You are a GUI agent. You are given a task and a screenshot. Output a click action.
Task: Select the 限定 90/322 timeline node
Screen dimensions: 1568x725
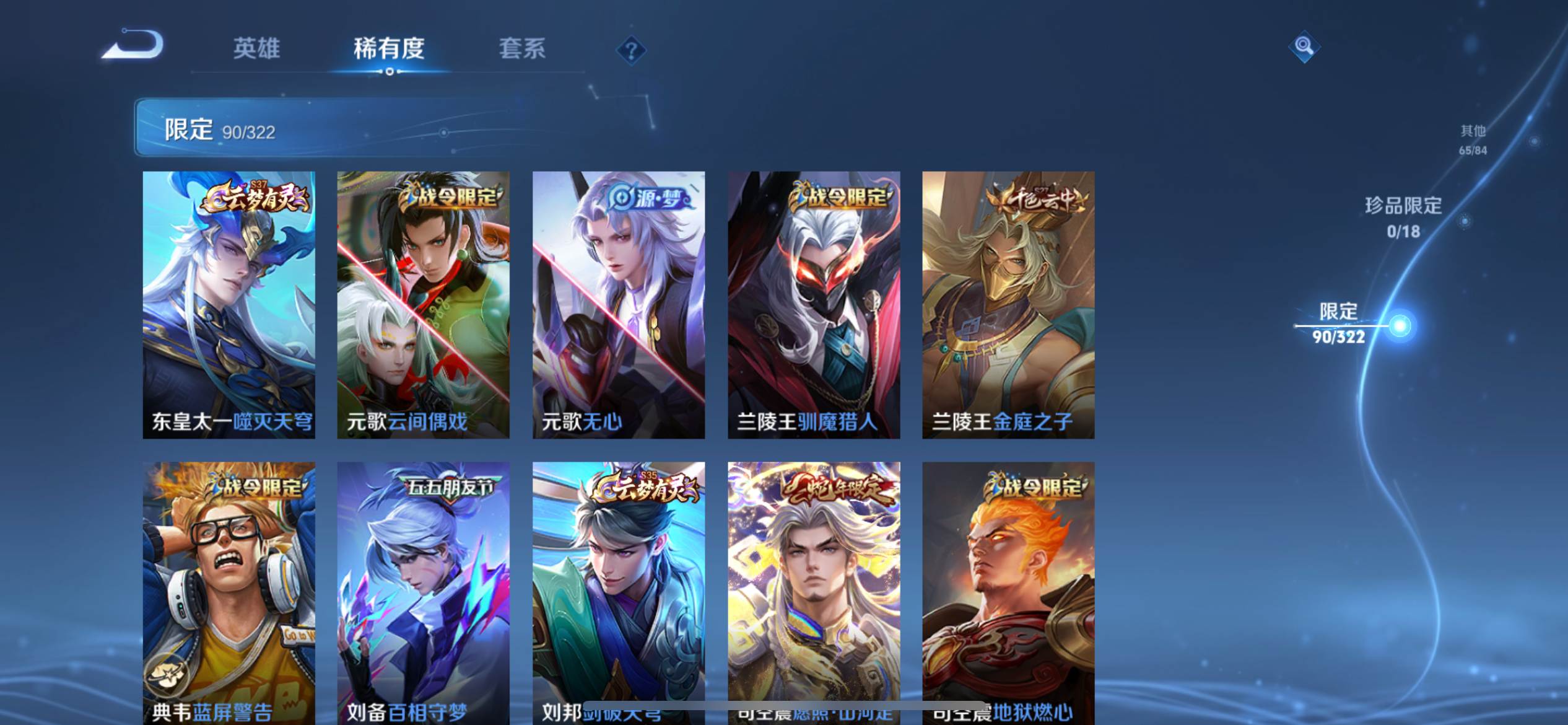click(1400, 325)
